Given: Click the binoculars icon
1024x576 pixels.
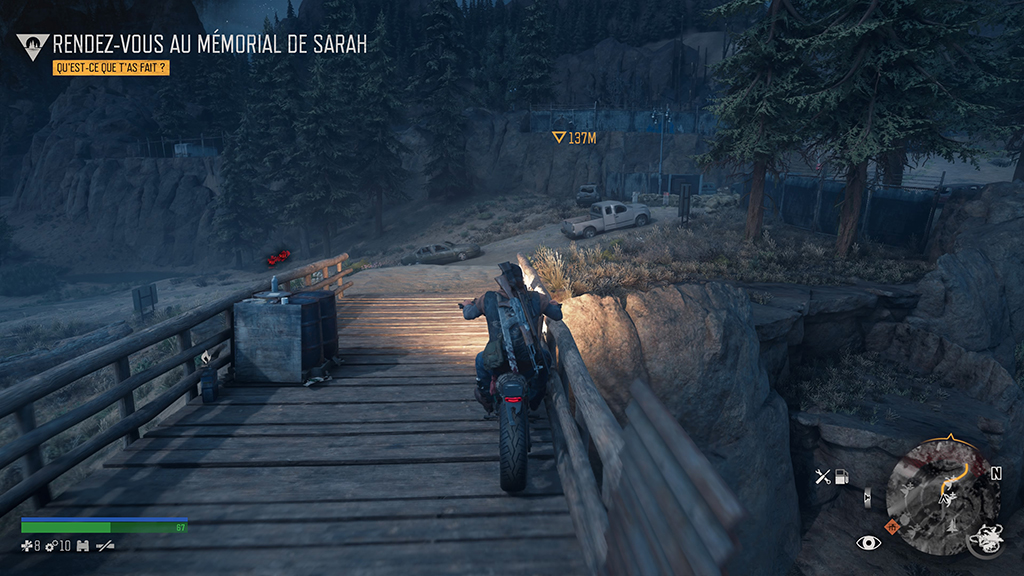Looking at the screenshot, I should pos(83,546).
